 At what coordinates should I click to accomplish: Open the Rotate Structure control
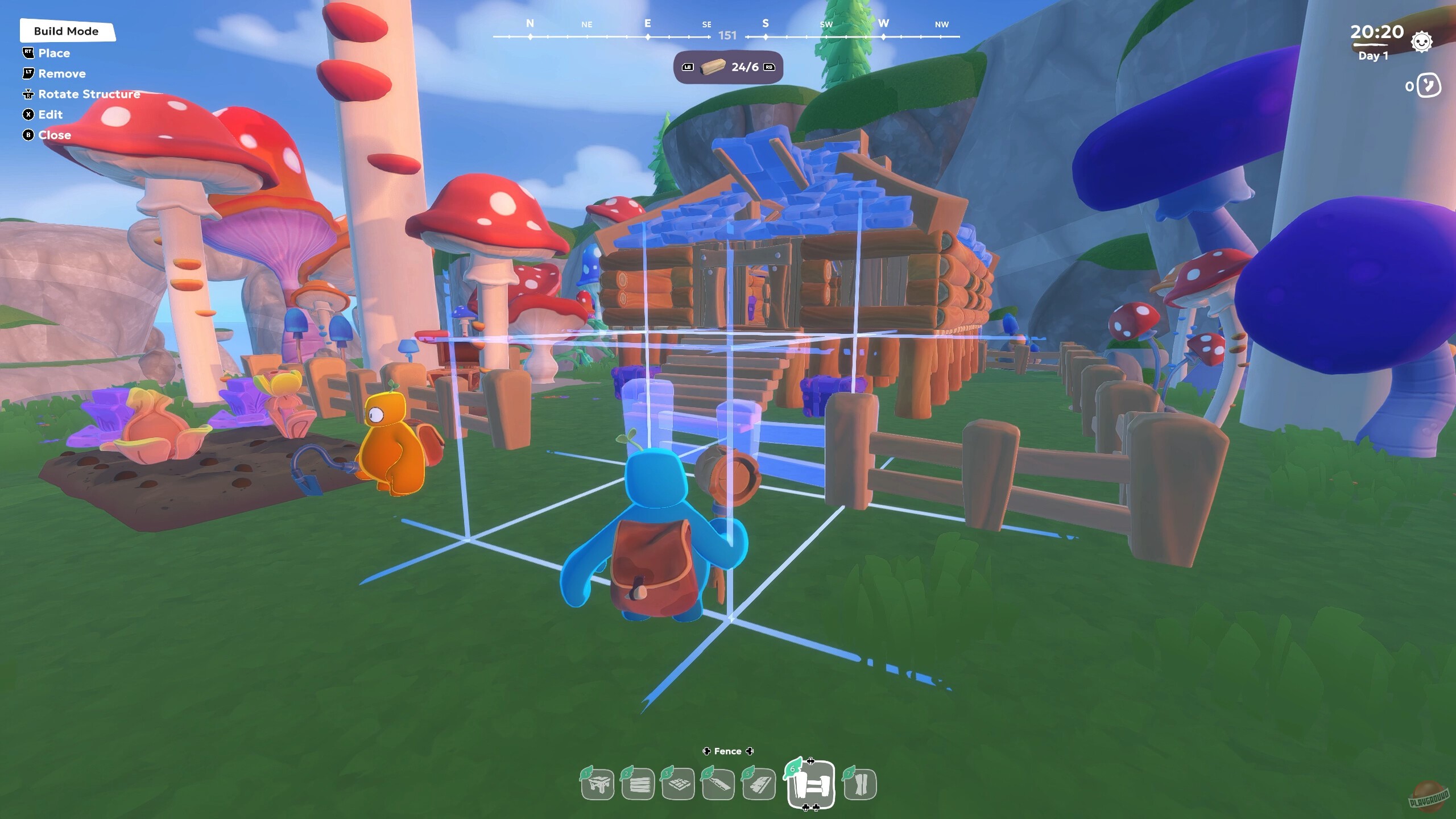[x=88, y=94]
